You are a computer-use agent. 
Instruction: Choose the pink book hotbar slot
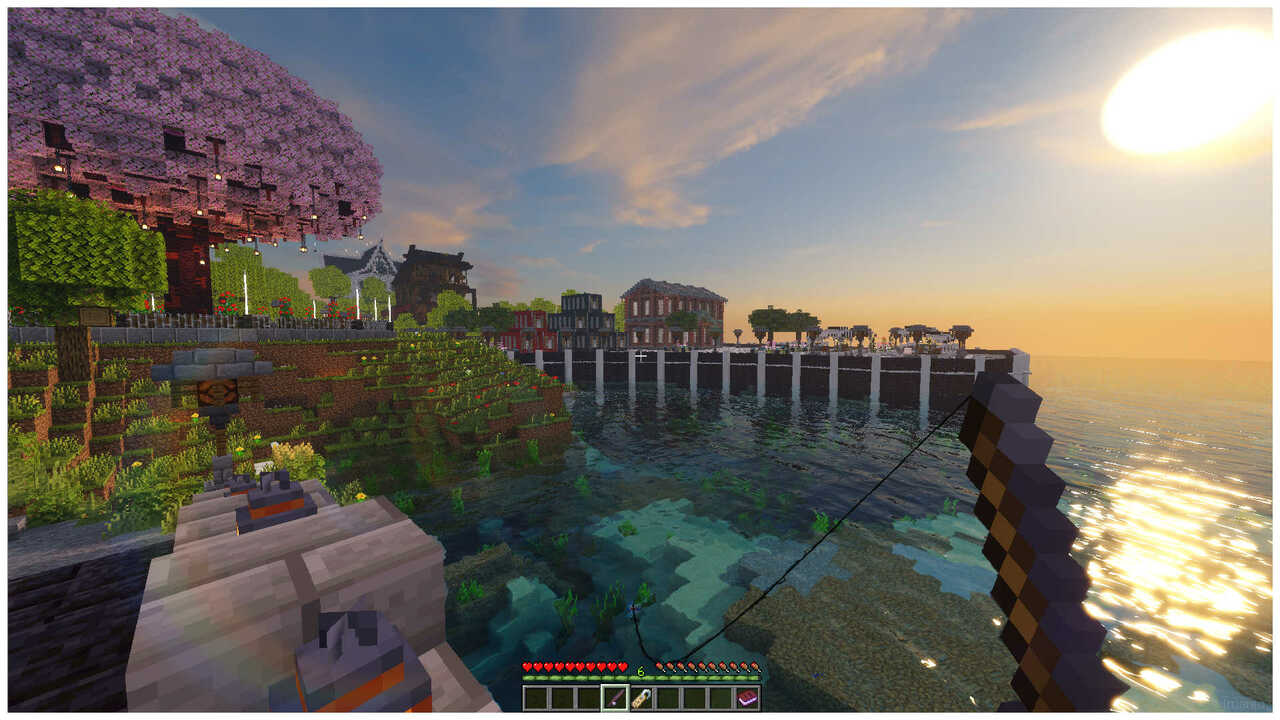[746, 698]
